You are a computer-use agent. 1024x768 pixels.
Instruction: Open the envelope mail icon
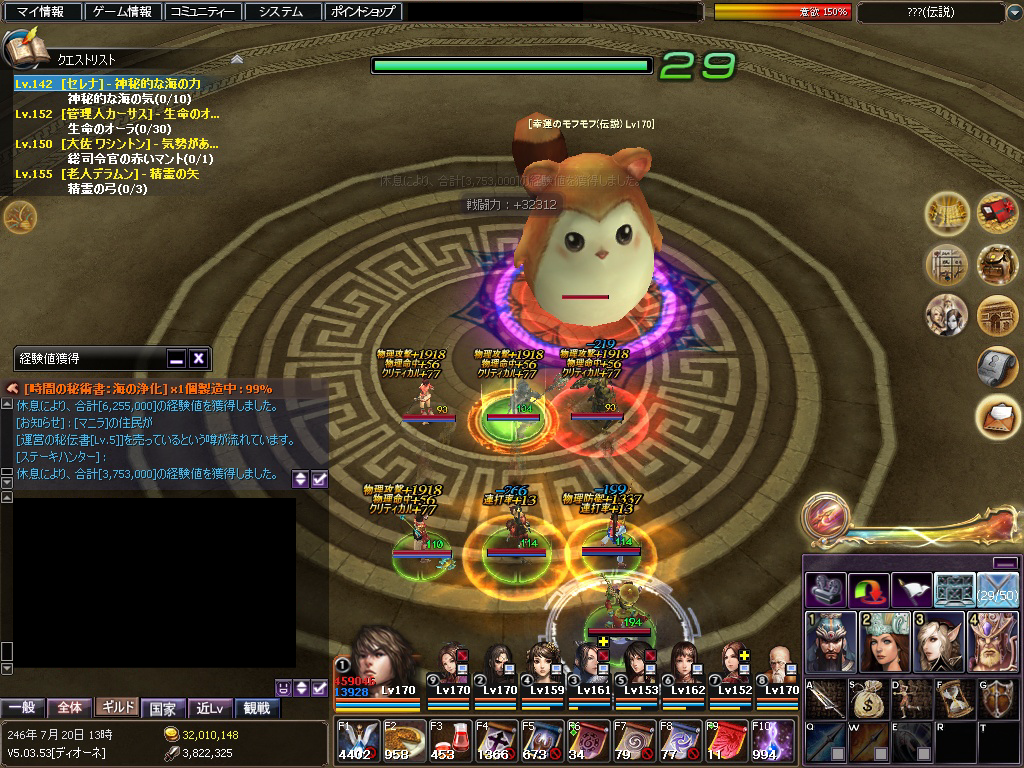click(997, 411)
